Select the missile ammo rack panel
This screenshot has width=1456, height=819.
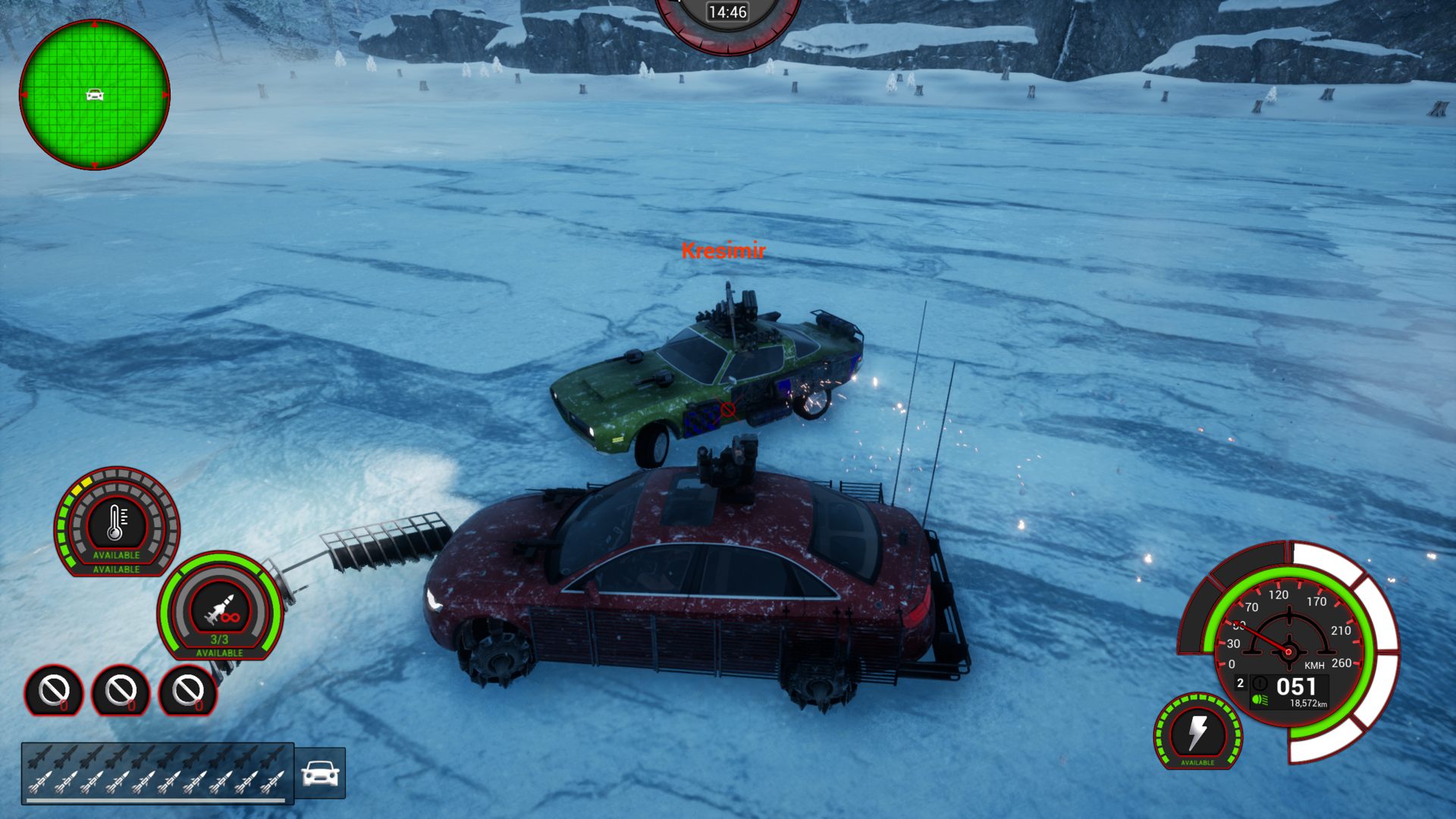(x=158, y=772)
